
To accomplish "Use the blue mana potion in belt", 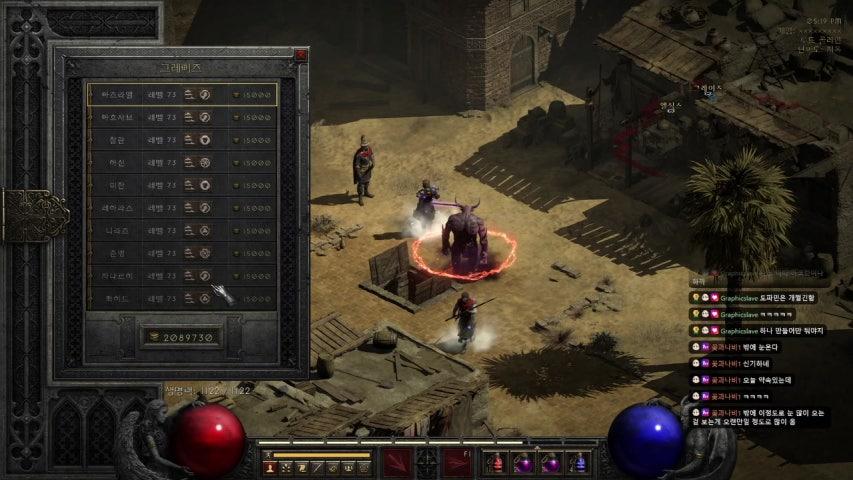I will point(579,463).
